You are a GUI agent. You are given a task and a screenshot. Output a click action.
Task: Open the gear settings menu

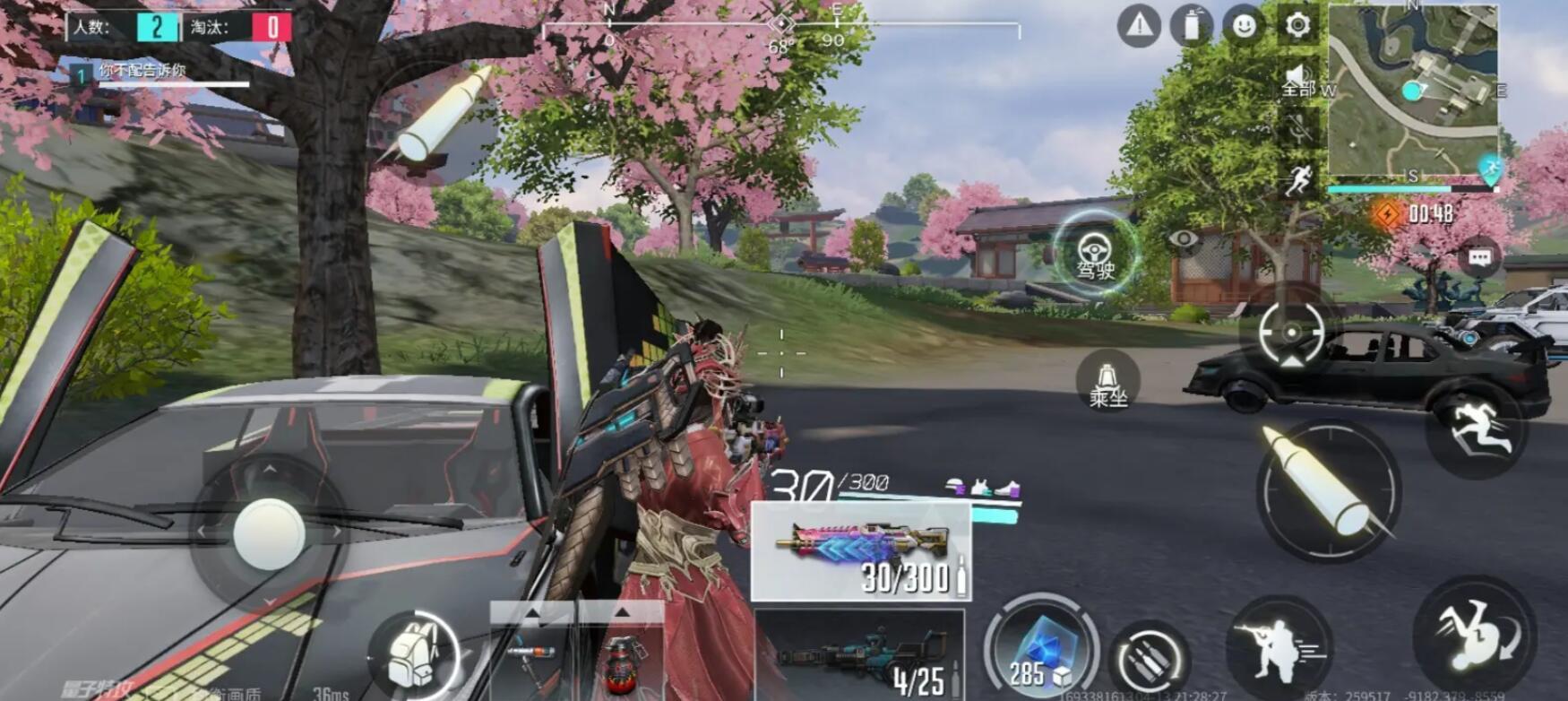click(1297, 25)
